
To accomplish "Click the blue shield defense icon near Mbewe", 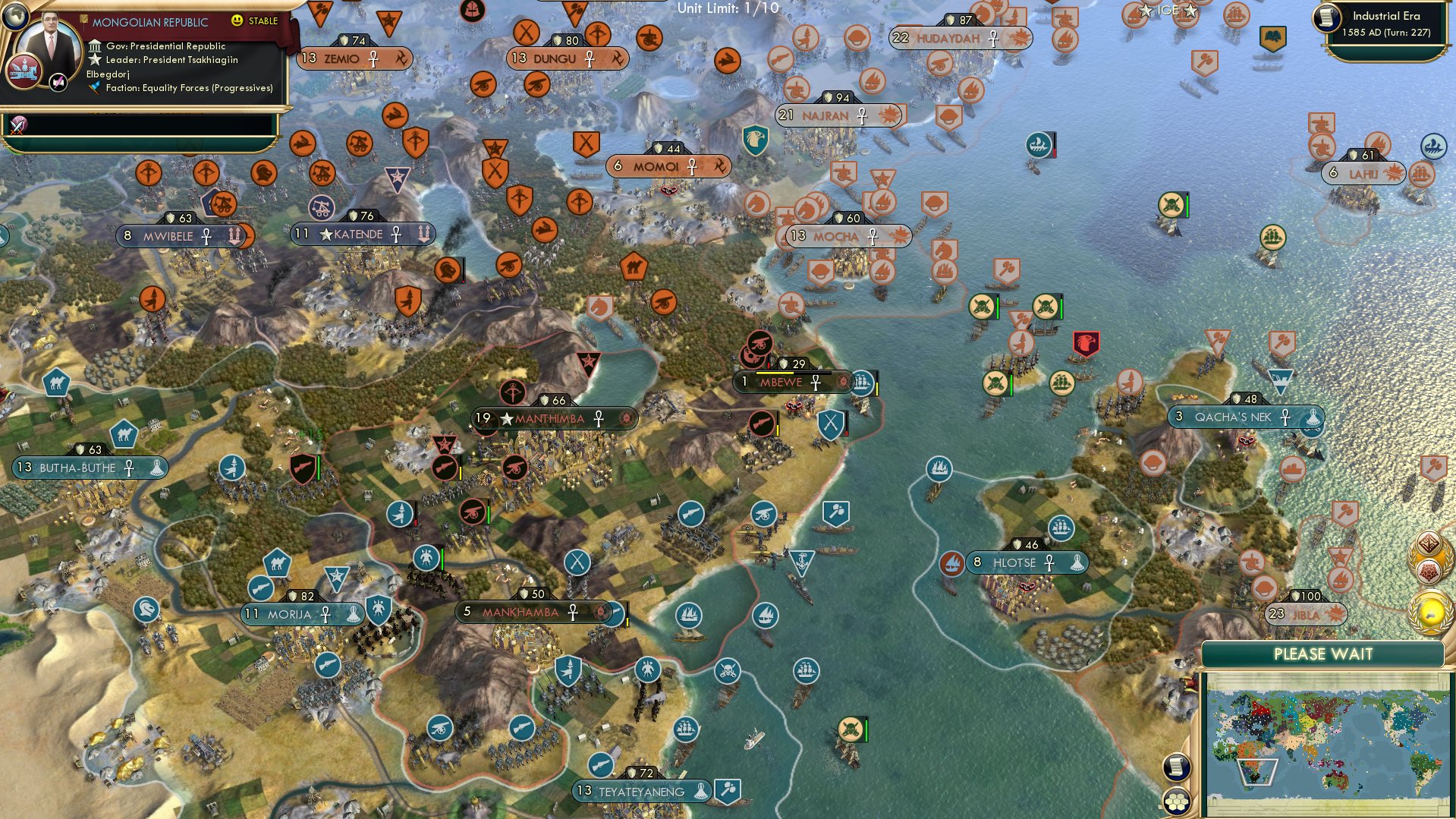I will pos(831,424).
